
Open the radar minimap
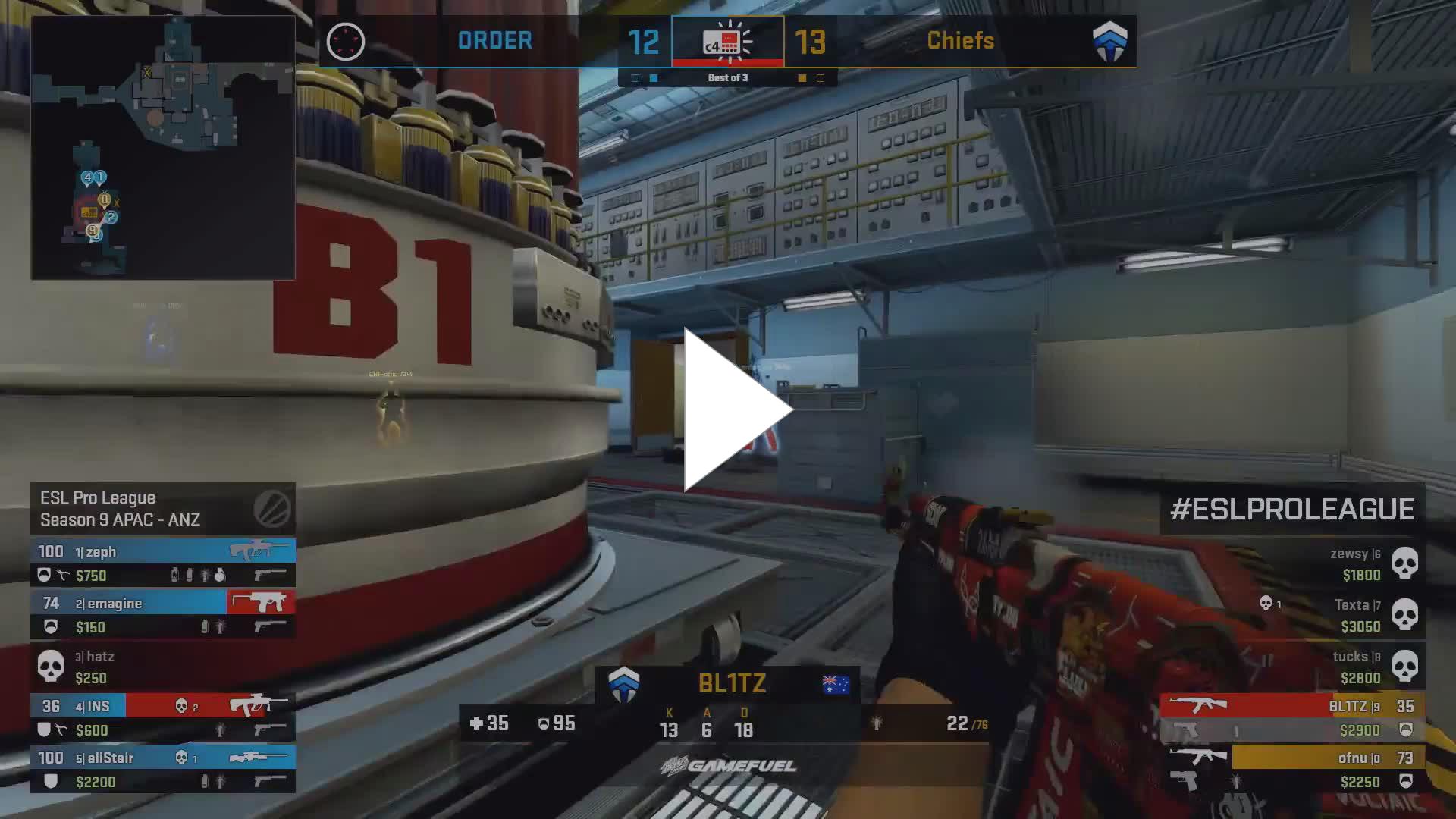163,148
